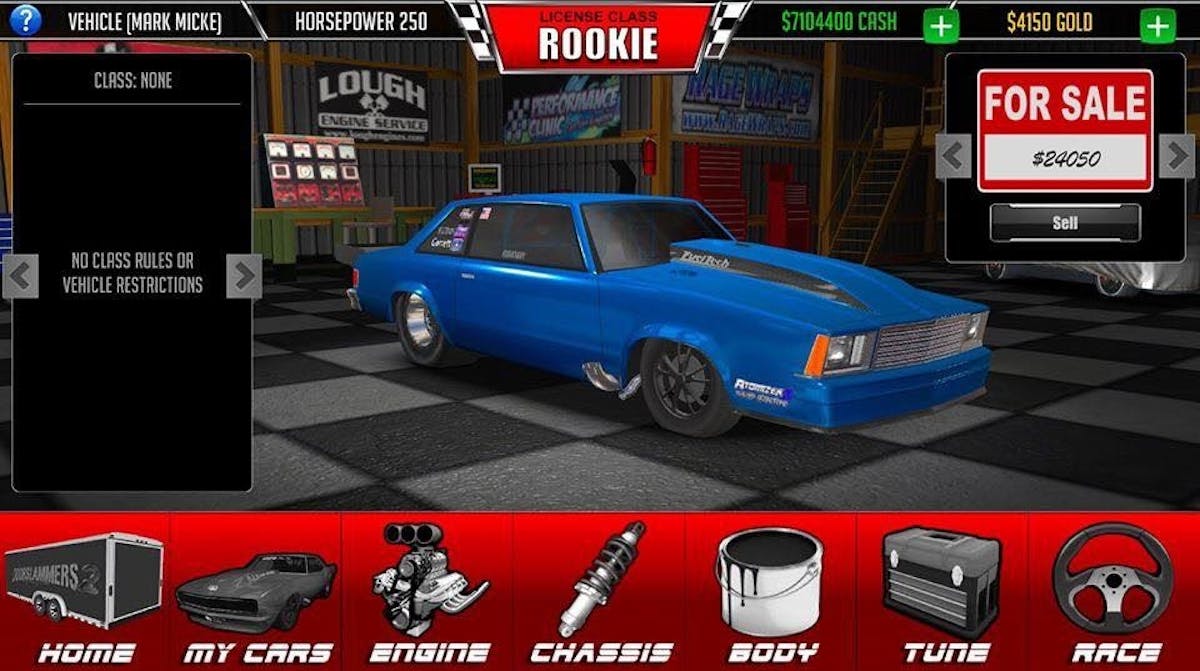Go to next class with right arrow
Viewport: 1200px width, 671px height.
[x=243, y=275]
